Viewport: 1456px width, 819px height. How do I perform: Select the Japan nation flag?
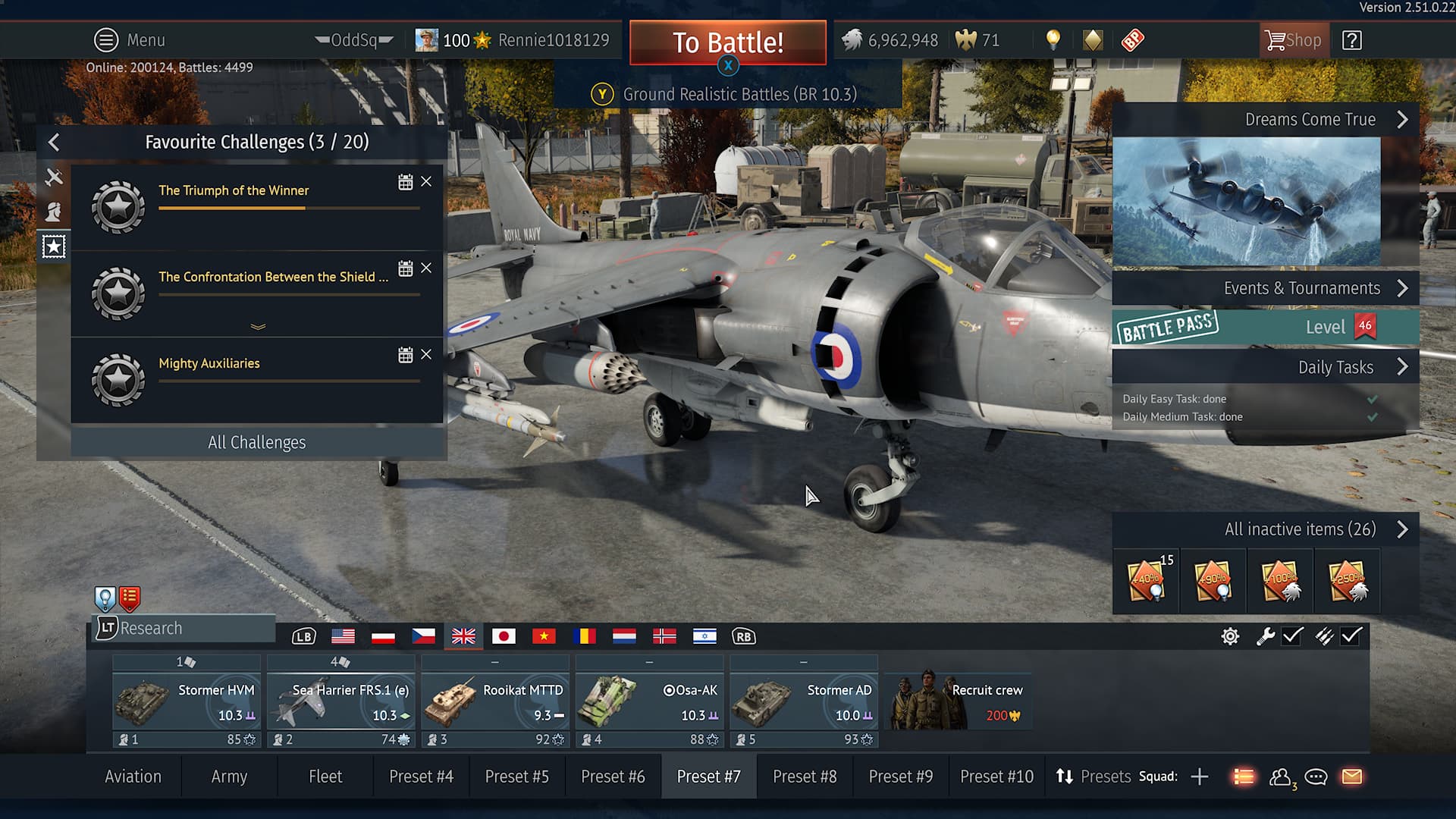tap(504, 636)
